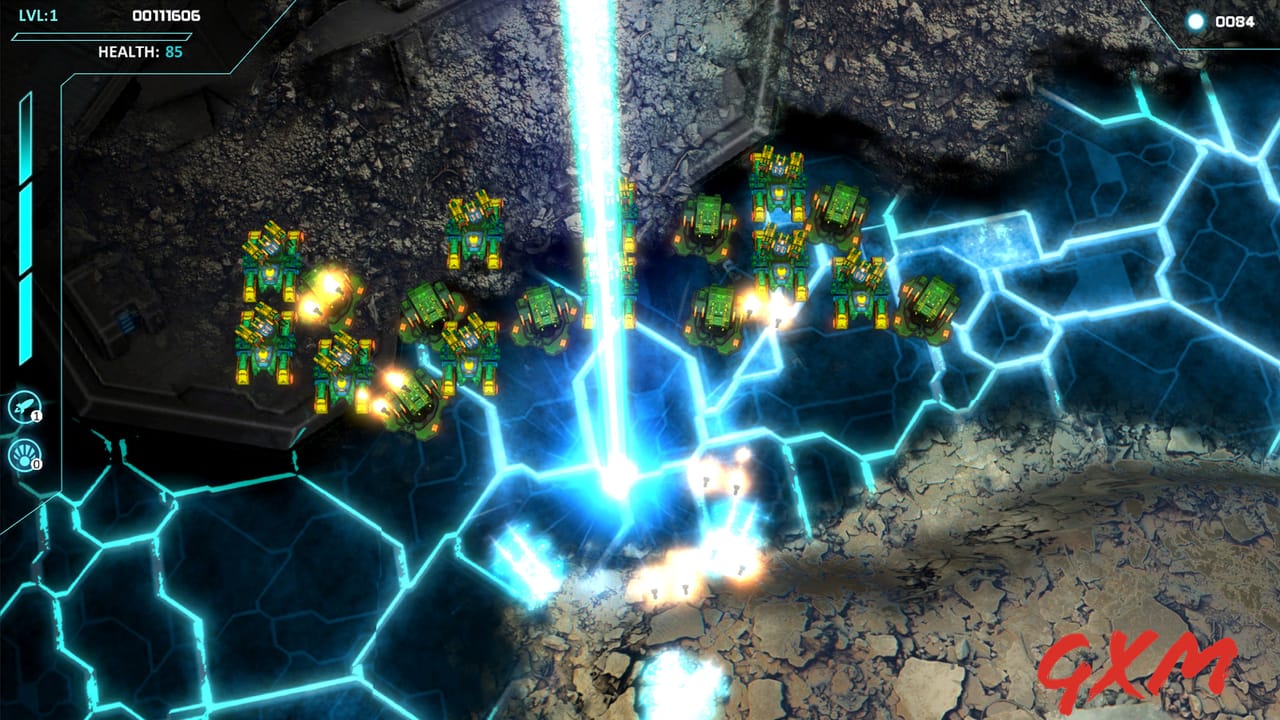1280x720 pixels.
Task: Click the turbine count badge showing 0
Action: (x=36, y=462)
